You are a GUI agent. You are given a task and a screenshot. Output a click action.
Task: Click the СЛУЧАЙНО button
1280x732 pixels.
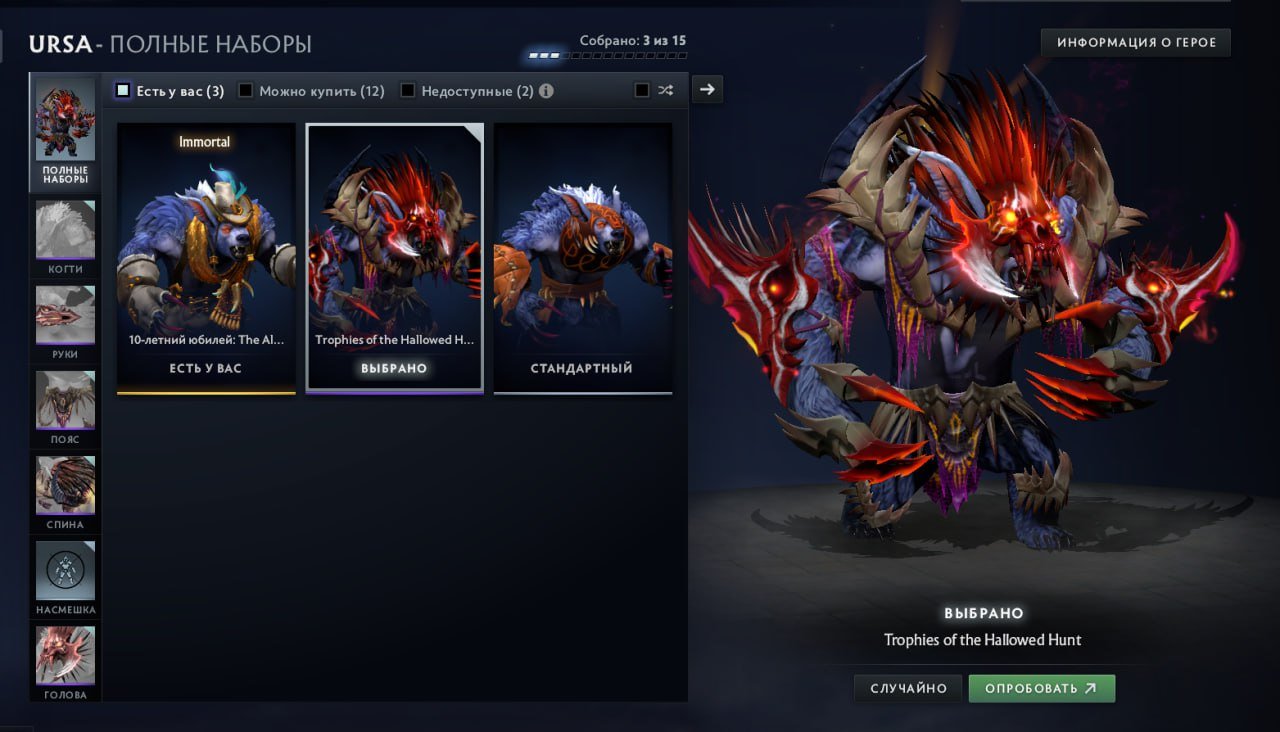(907, 688)
